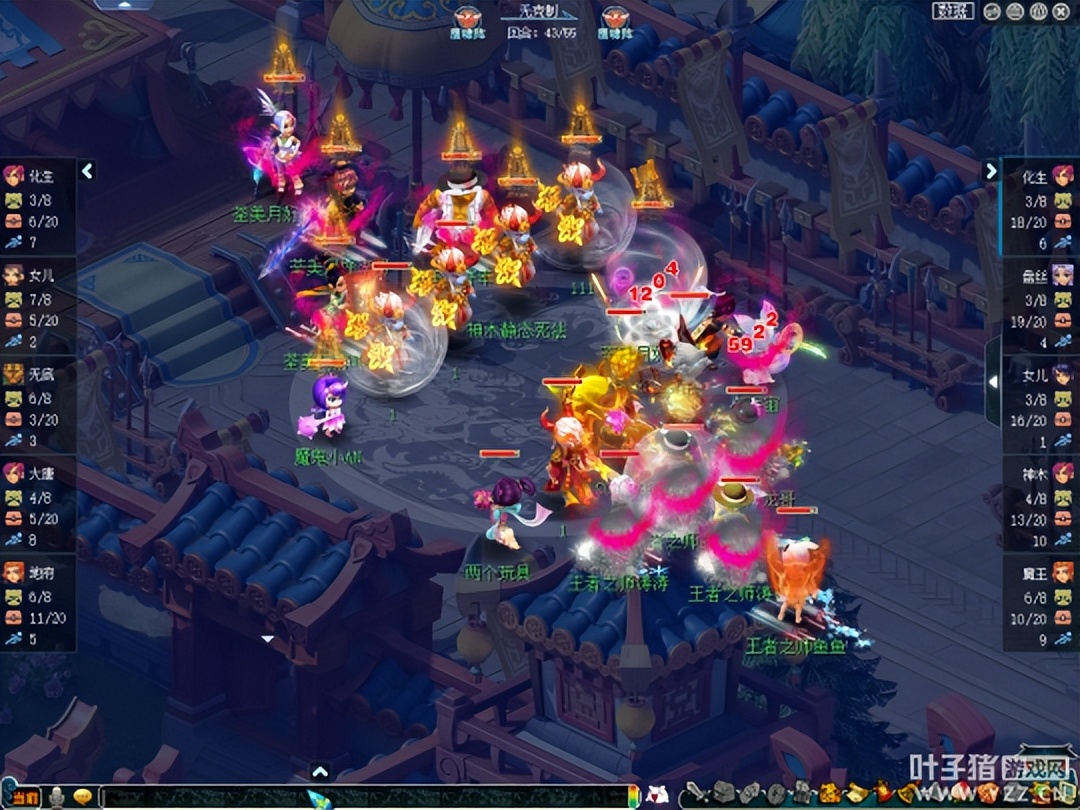Click the right team emblem at the top
This screenshot has width=1080, height=810.
click(x=613, y=17)
